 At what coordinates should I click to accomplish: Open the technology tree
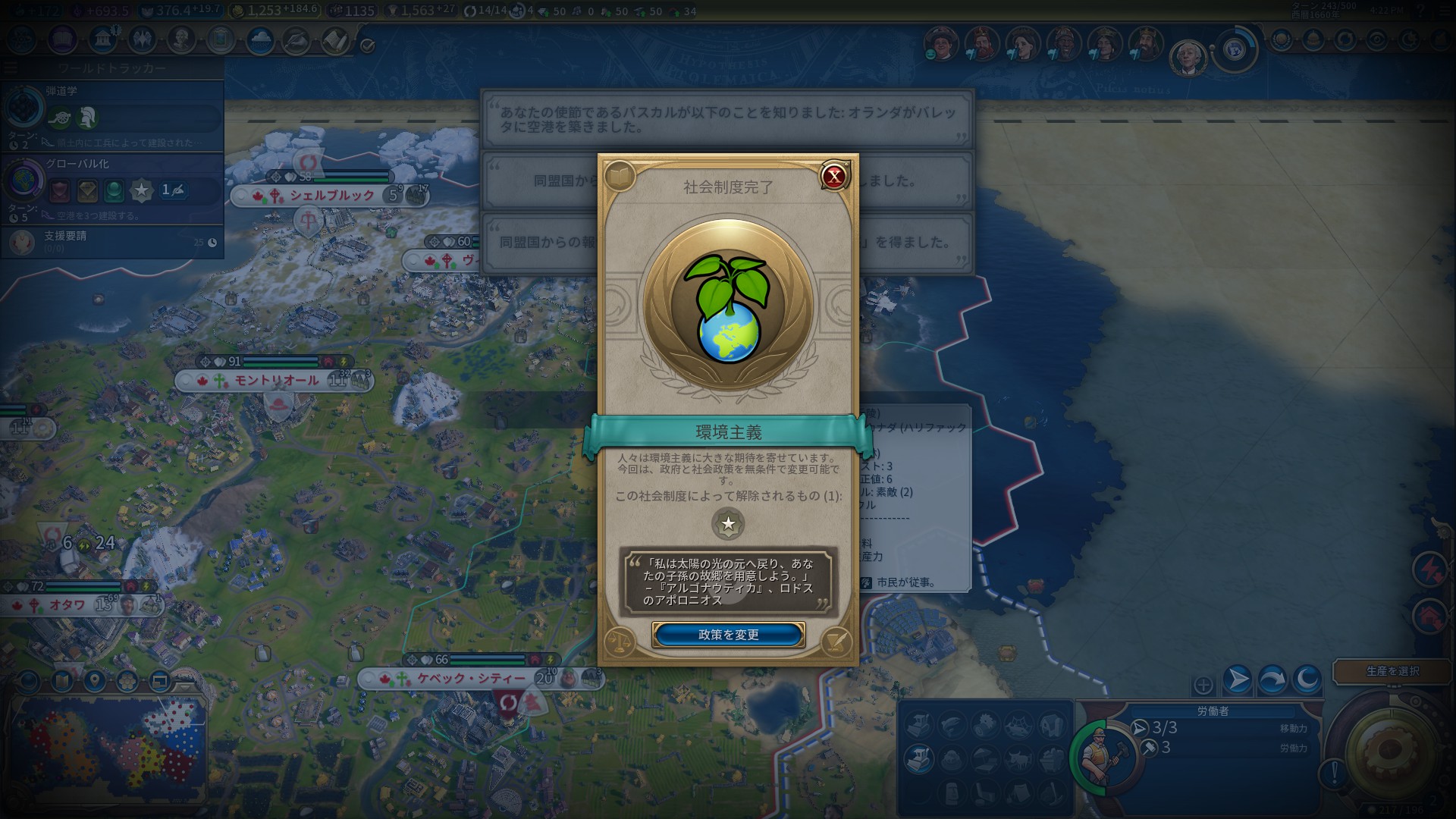pyautogui.click(x=19, y=42)
